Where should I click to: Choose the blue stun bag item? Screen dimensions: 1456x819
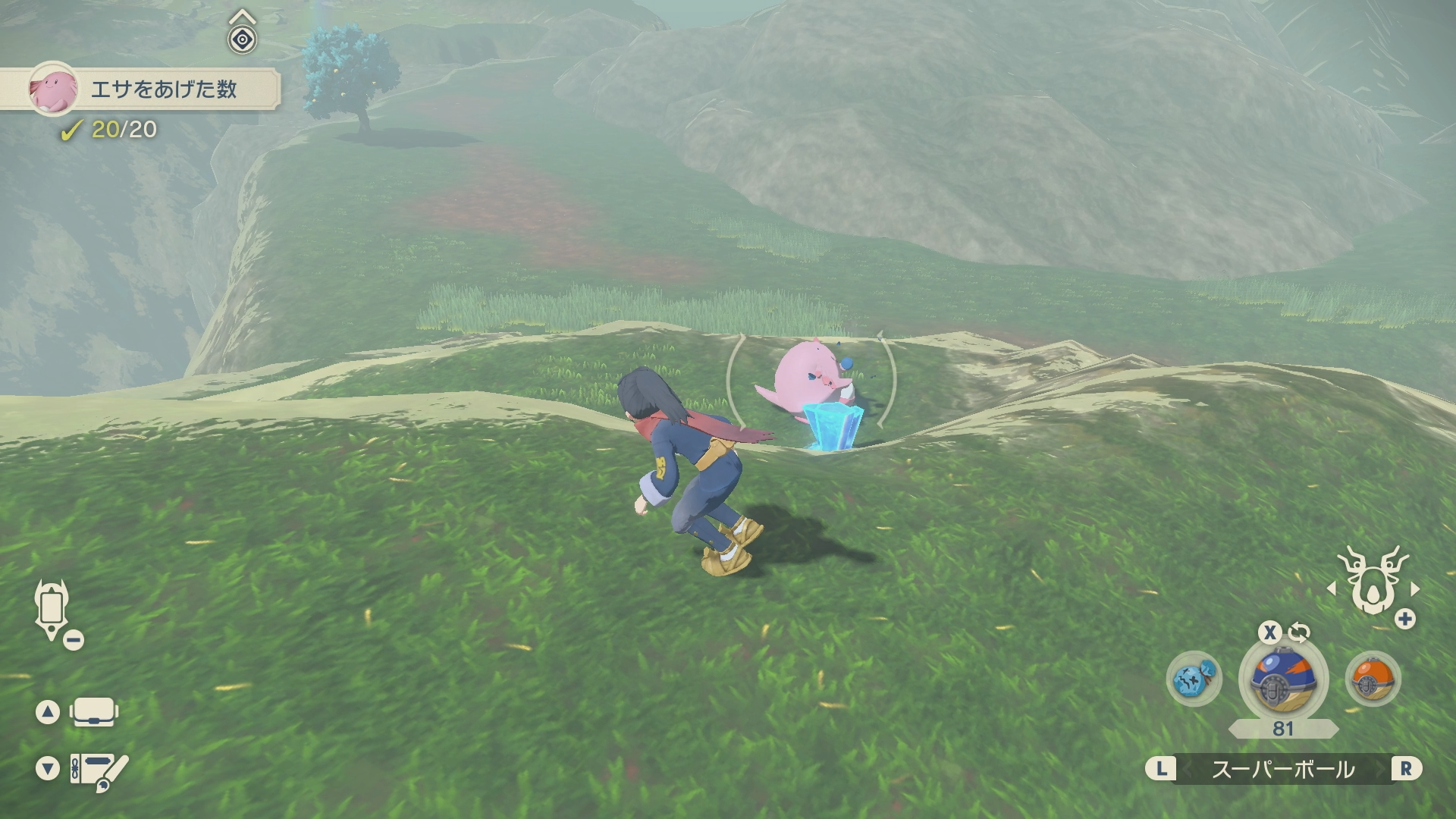1194,679
